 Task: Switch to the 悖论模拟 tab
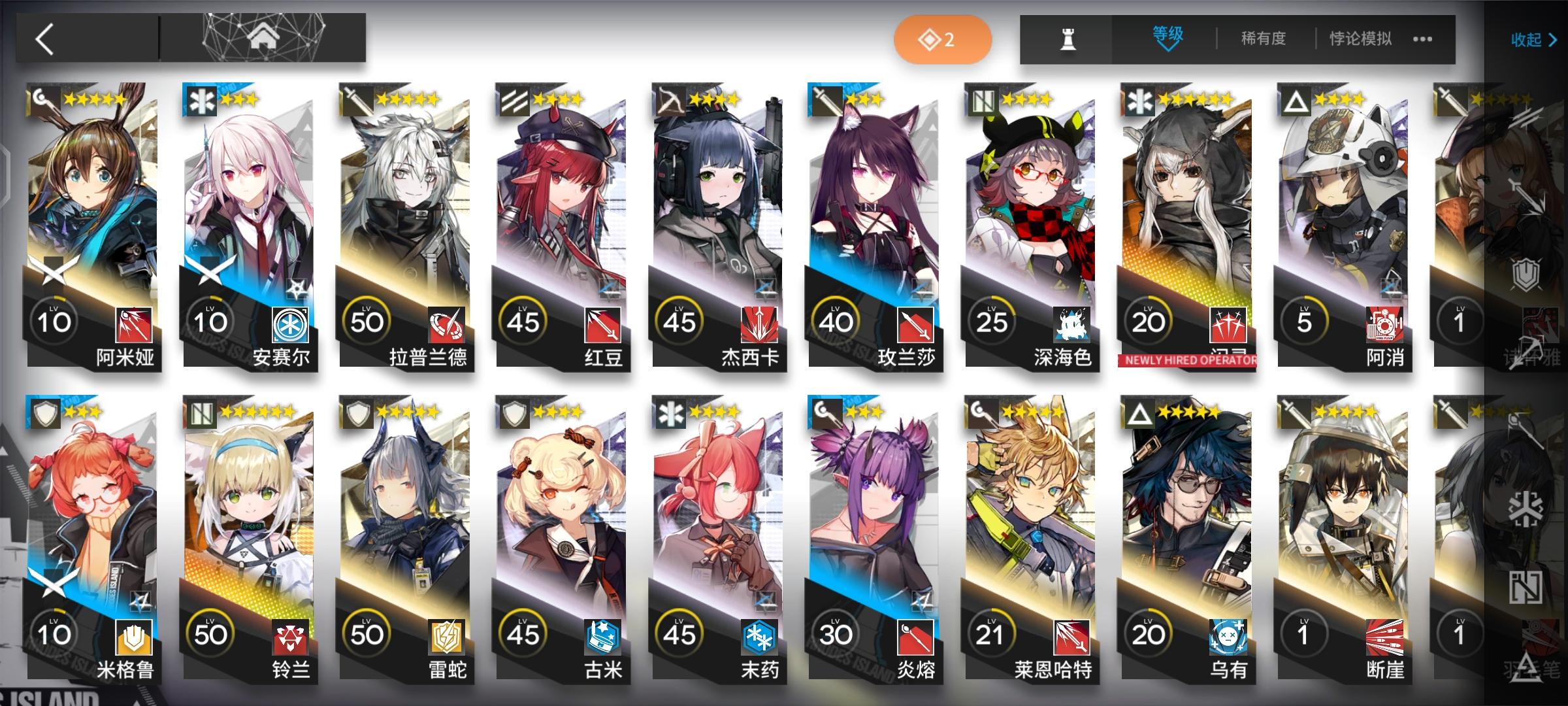tap(1361, 38)
